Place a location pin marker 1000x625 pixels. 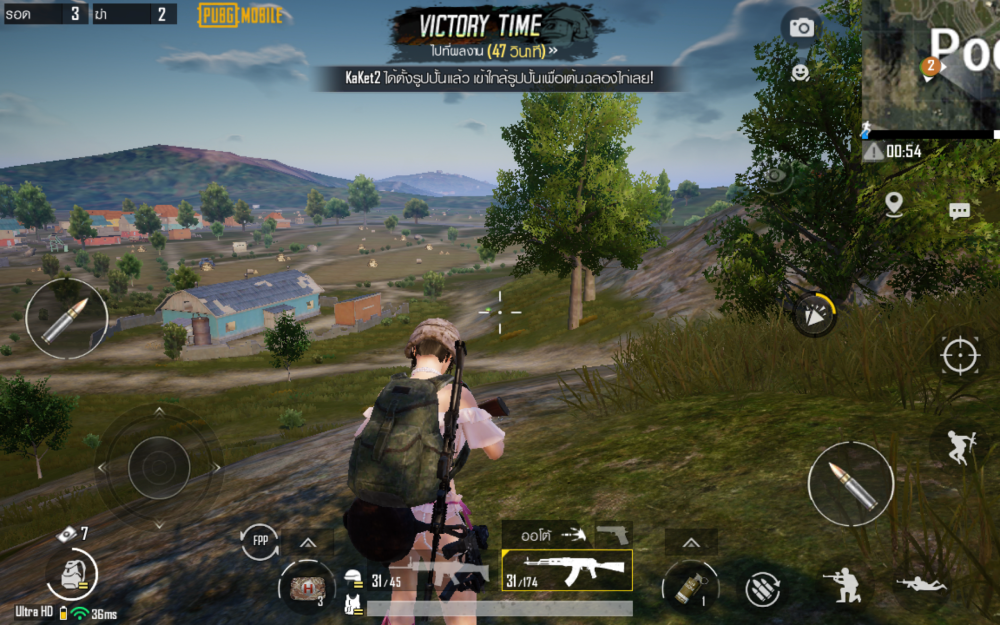pyautogui.click(x=894, y=204)
